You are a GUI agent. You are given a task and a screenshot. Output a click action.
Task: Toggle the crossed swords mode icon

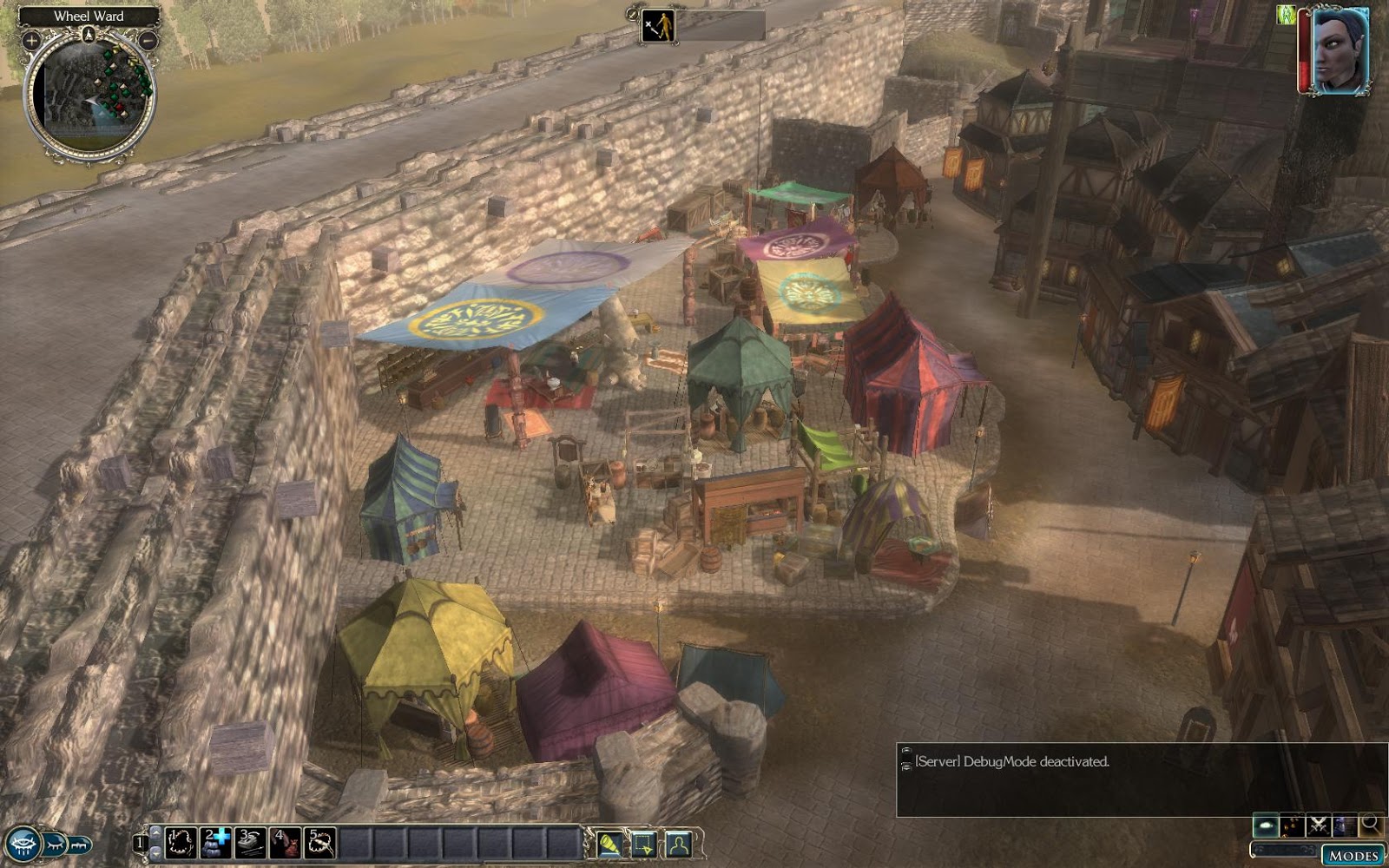[x=1319, y=825]
